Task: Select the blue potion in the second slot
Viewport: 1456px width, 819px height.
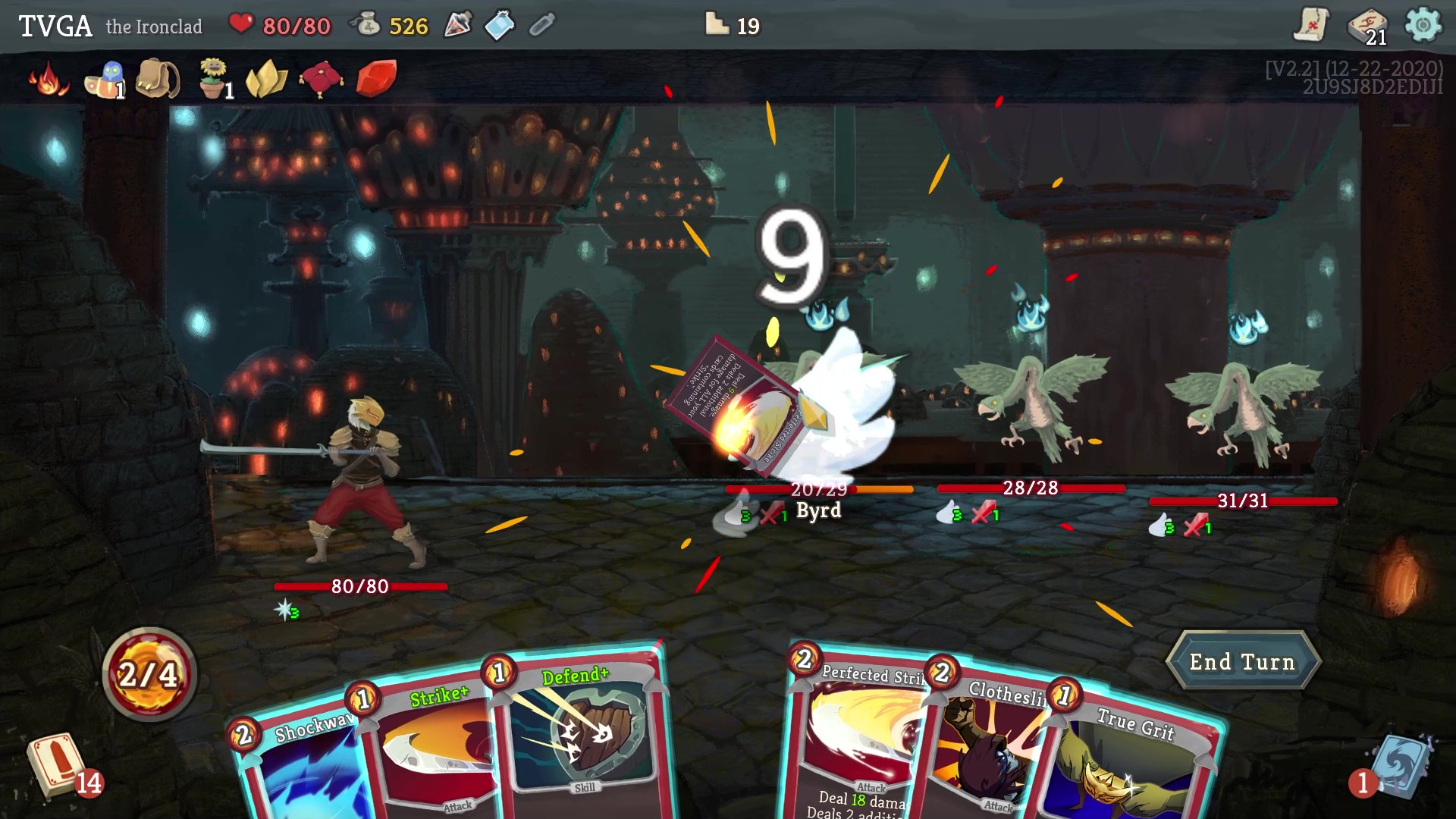Action: (500, 26)
